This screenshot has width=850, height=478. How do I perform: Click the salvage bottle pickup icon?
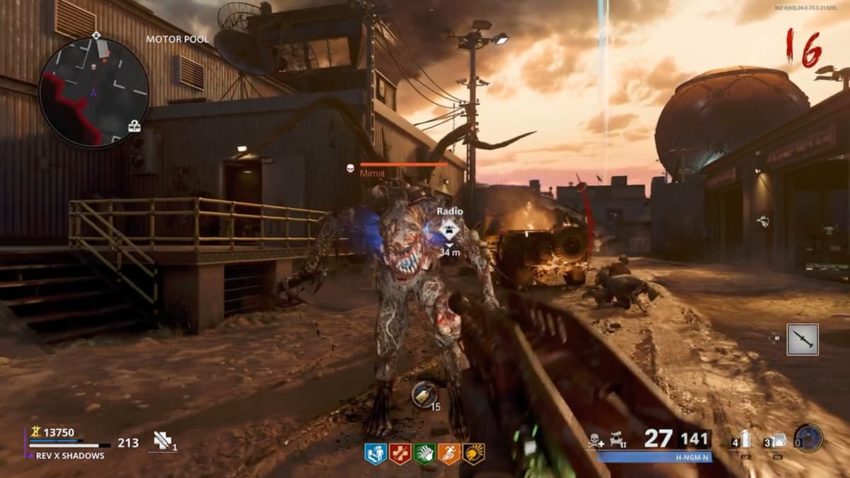(423, 393)
